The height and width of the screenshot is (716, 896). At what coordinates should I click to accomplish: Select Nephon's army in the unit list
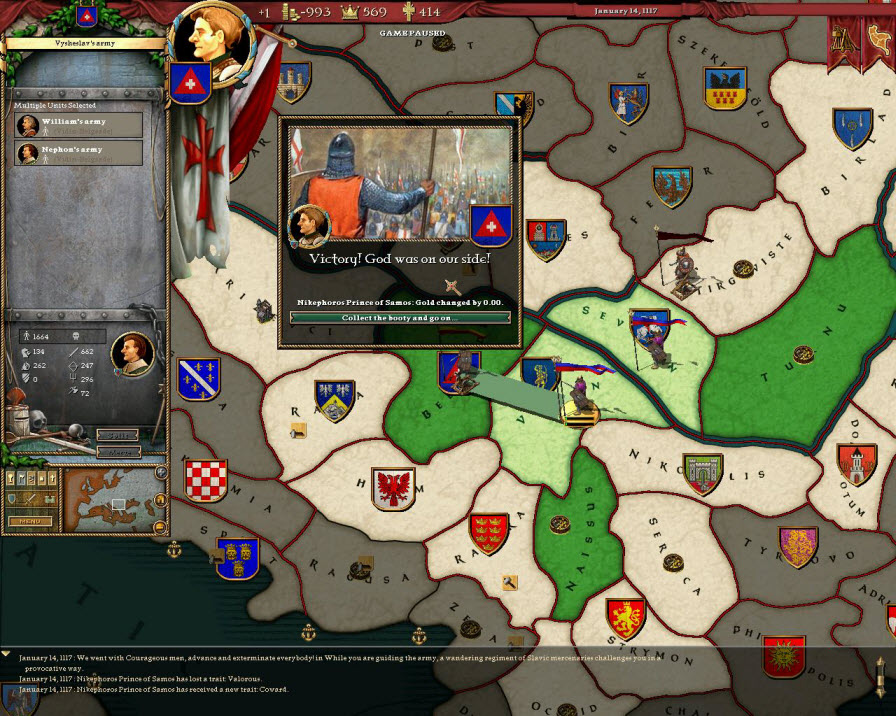click(x=79, y=153)
